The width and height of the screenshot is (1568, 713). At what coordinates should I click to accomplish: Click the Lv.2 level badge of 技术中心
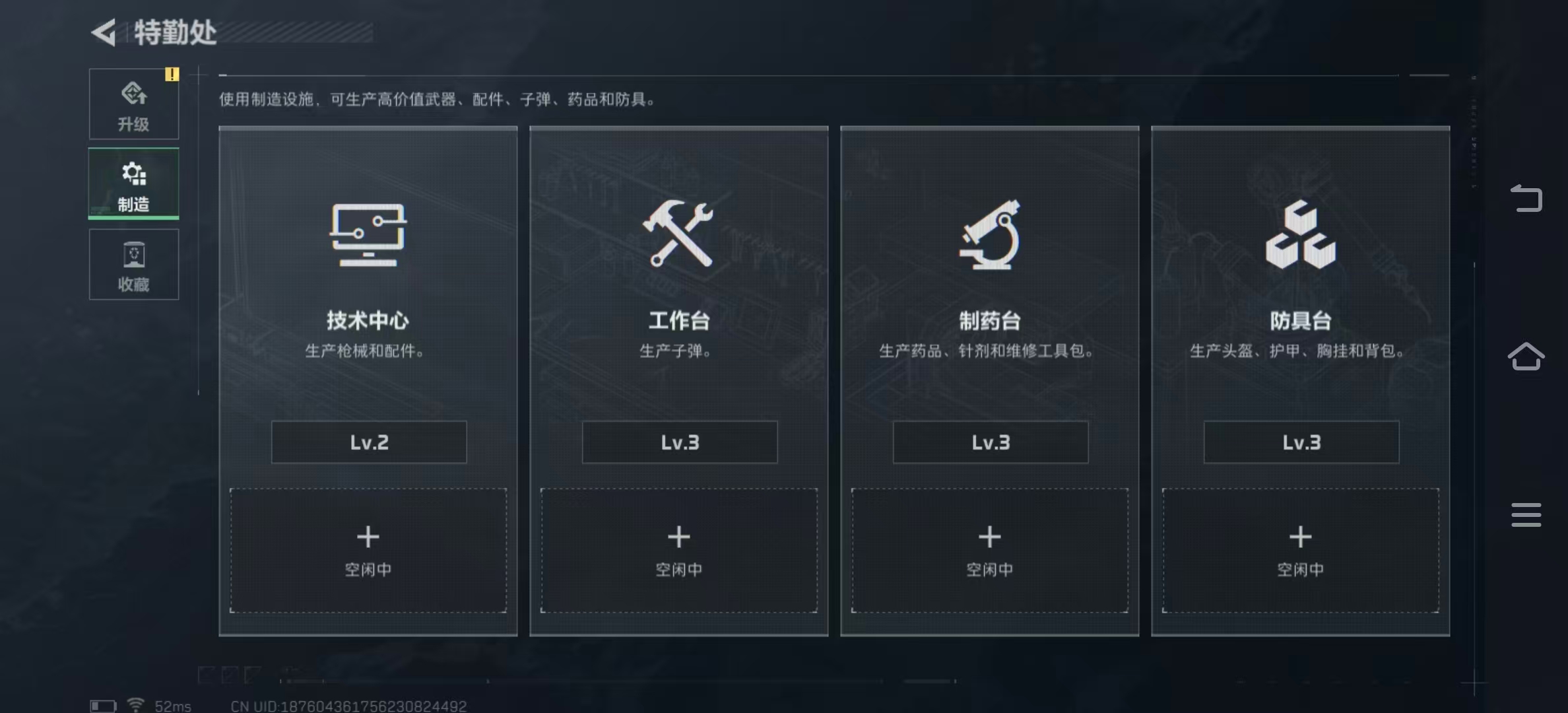[x=368, y=442]
